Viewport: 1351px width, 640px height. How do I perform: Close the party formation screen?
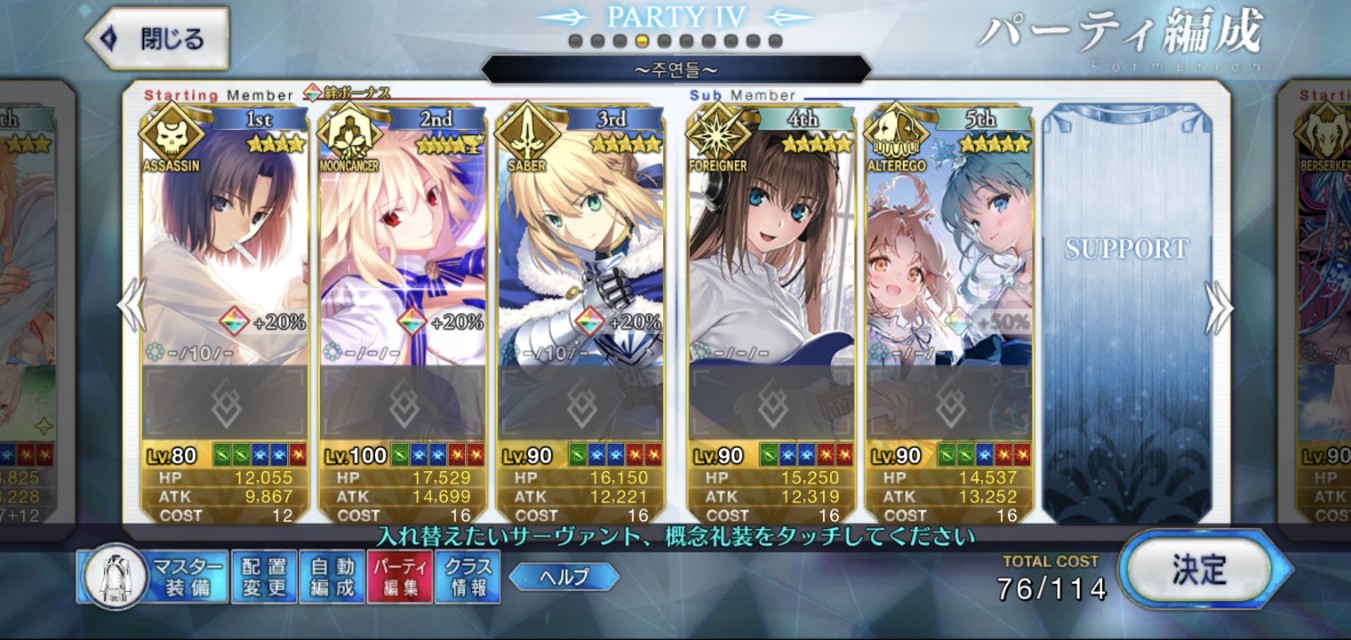[x=157, y=39]
